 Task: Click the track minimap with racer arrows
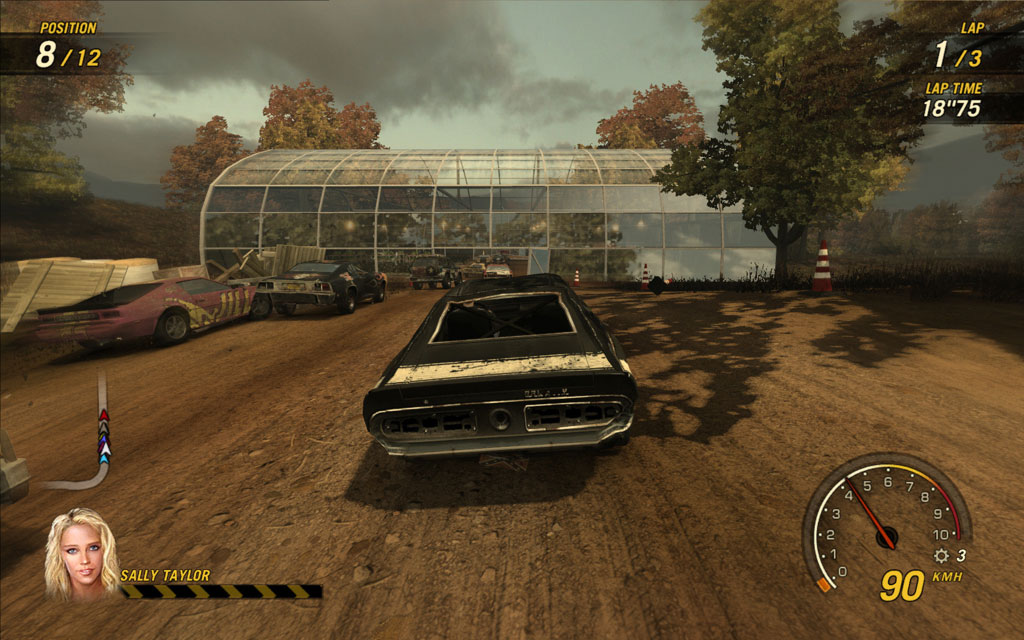(x=94, y=437)
